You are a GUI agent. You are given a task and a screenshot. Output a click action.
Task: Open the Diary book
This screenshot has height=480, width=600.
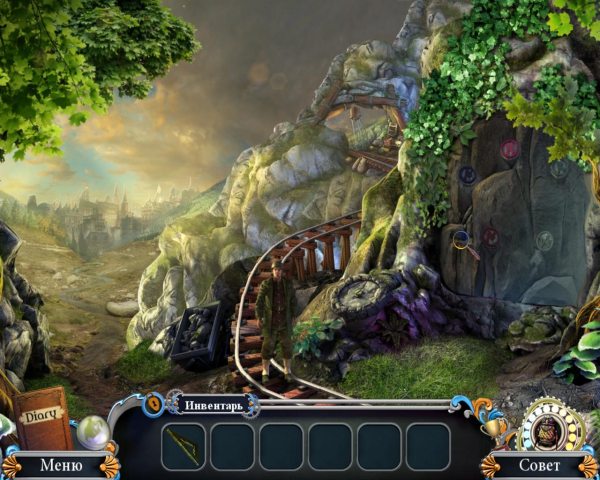click(43, 418)
